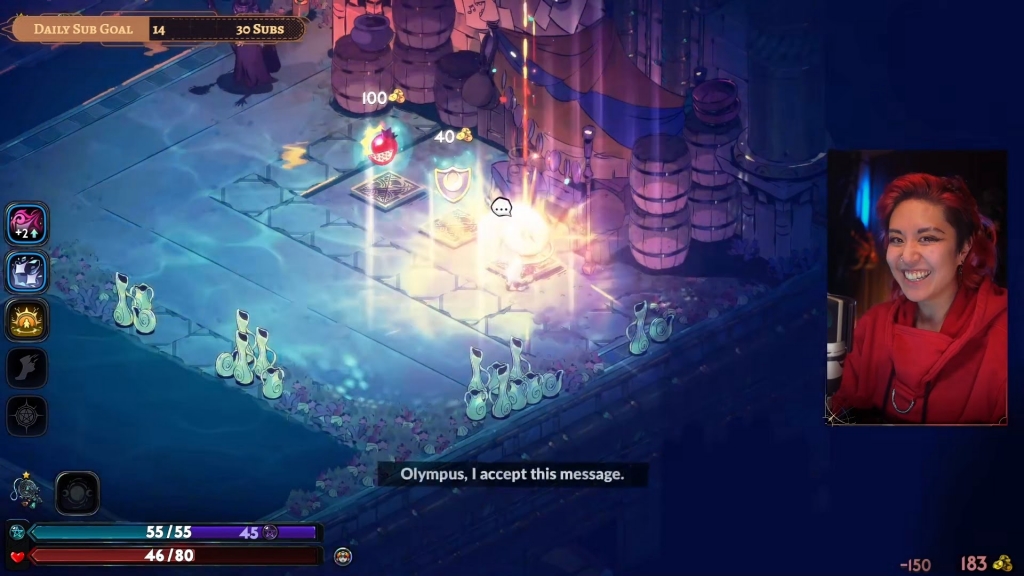Select the golden sunburst boon icon
Screen dimensions: 1024x576
[x=27, y=320]
